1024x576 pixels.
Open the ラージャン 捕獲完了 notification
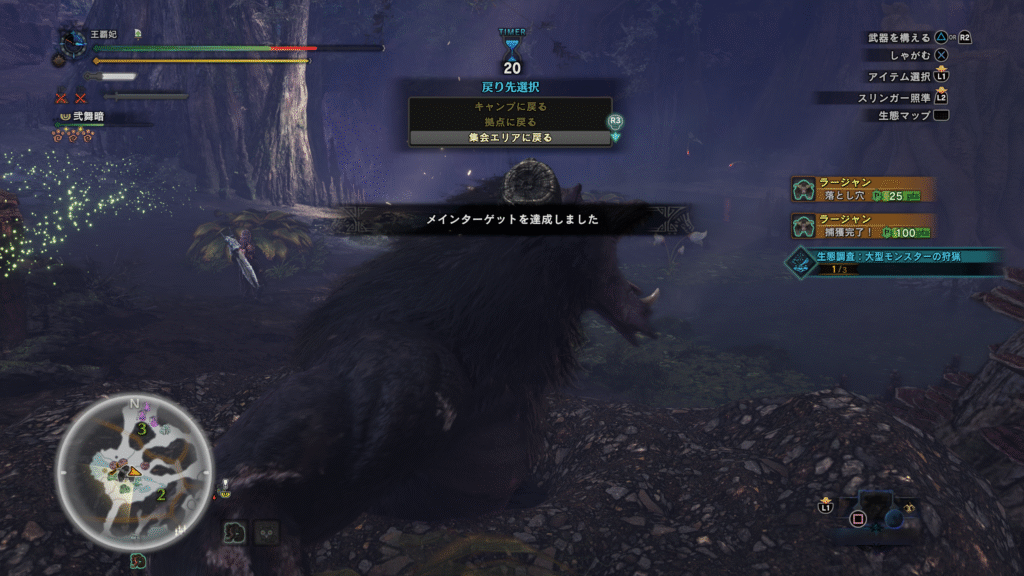click(x=863, y=226)
